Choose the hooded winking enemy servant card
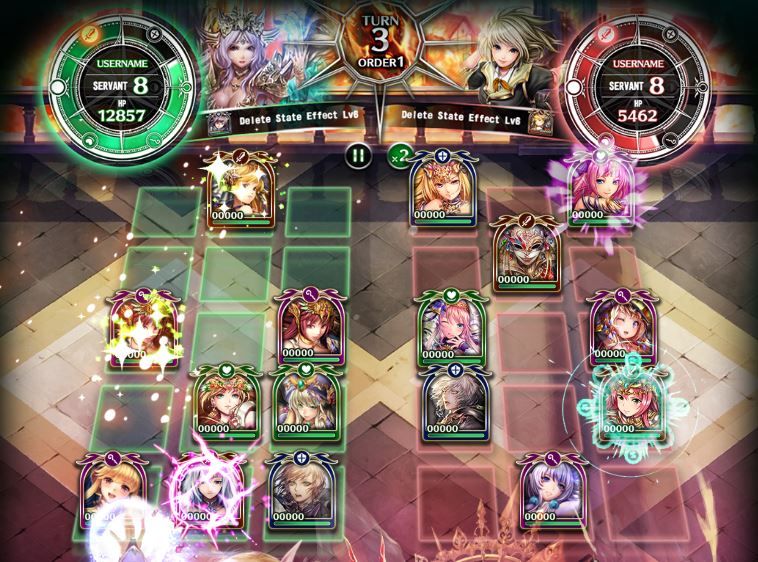Image resolution: width=758 pixels, height=562 pixels. point(620,328)
